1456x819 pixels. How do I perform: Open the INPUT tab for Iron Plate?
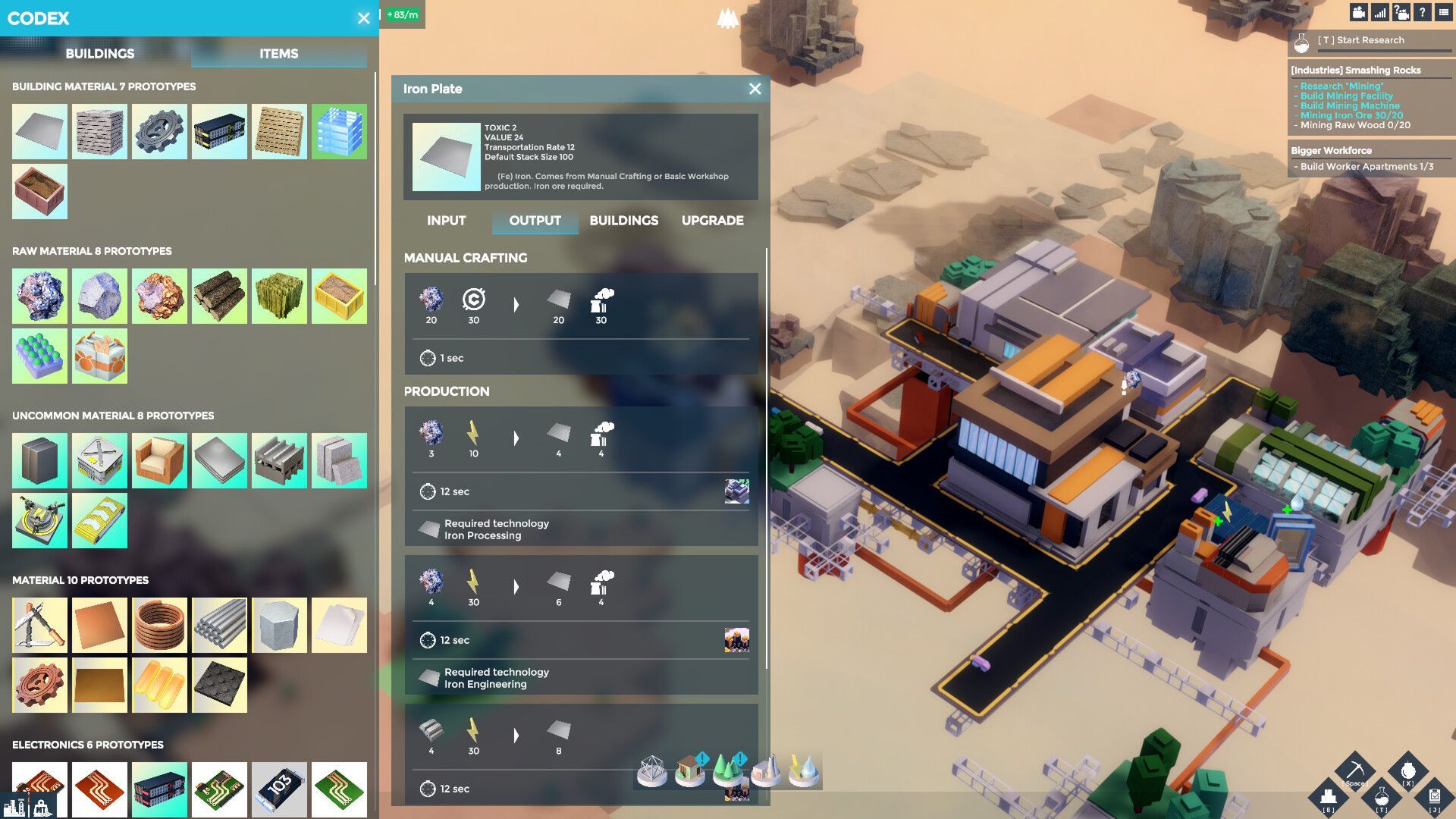447,221
